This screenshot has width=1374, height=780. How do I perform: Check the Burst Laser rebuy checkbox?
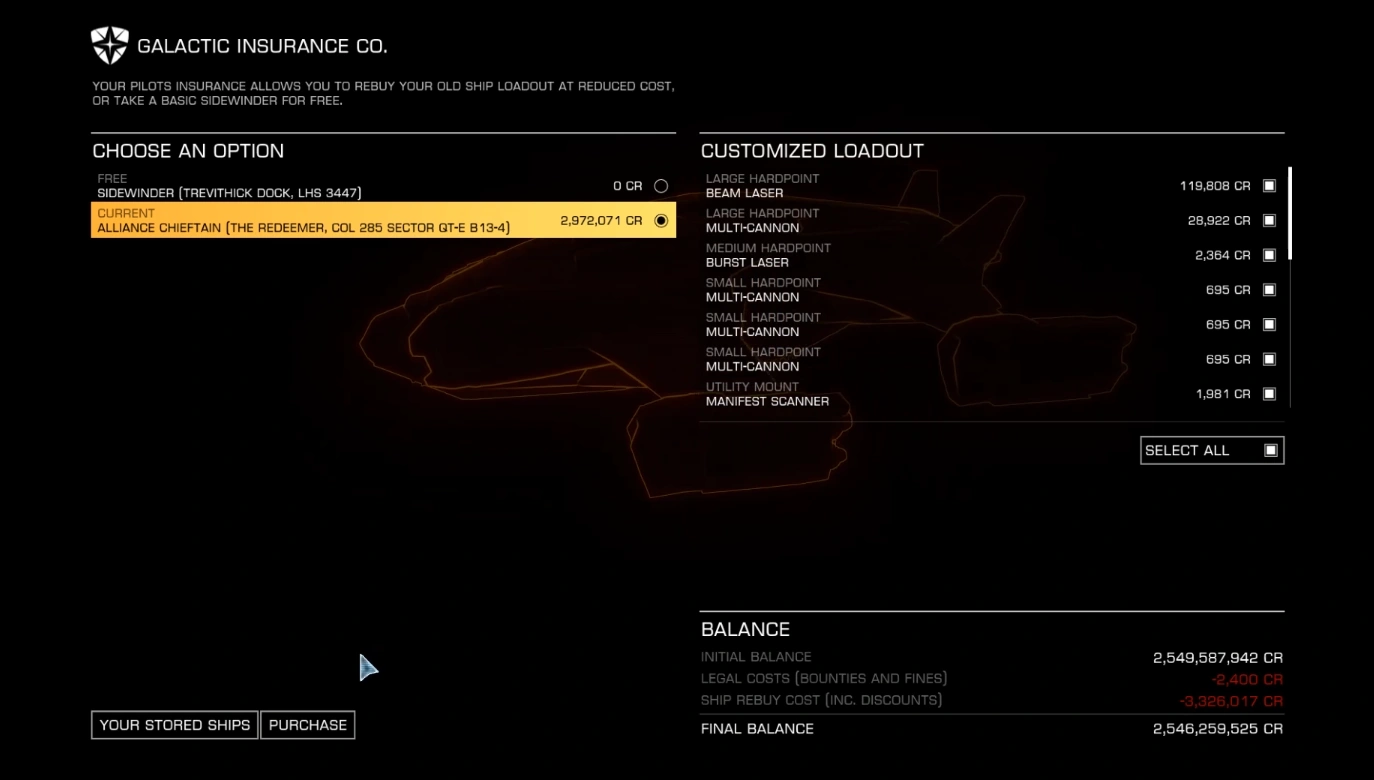(x=1269, y=254)
